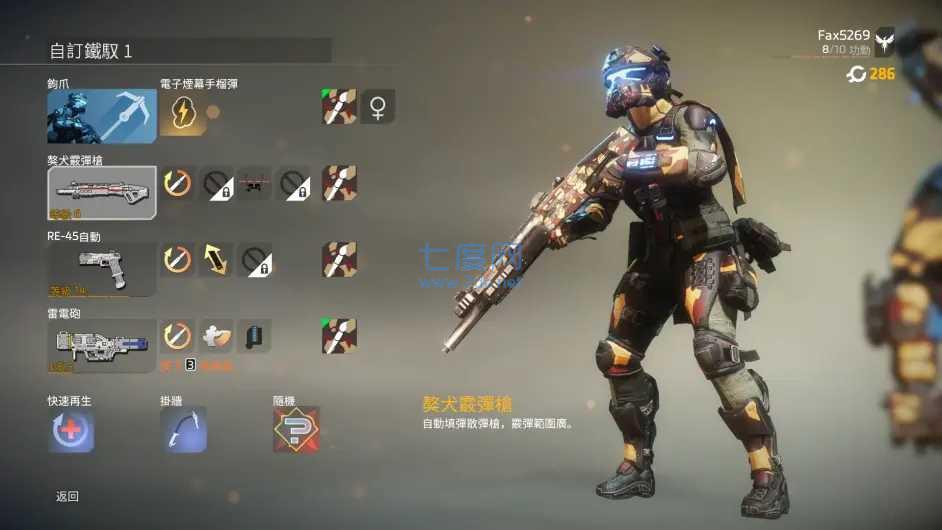Change the 快速再生 fast regen kit
942x530 pixels.
[x=72, y=430]
